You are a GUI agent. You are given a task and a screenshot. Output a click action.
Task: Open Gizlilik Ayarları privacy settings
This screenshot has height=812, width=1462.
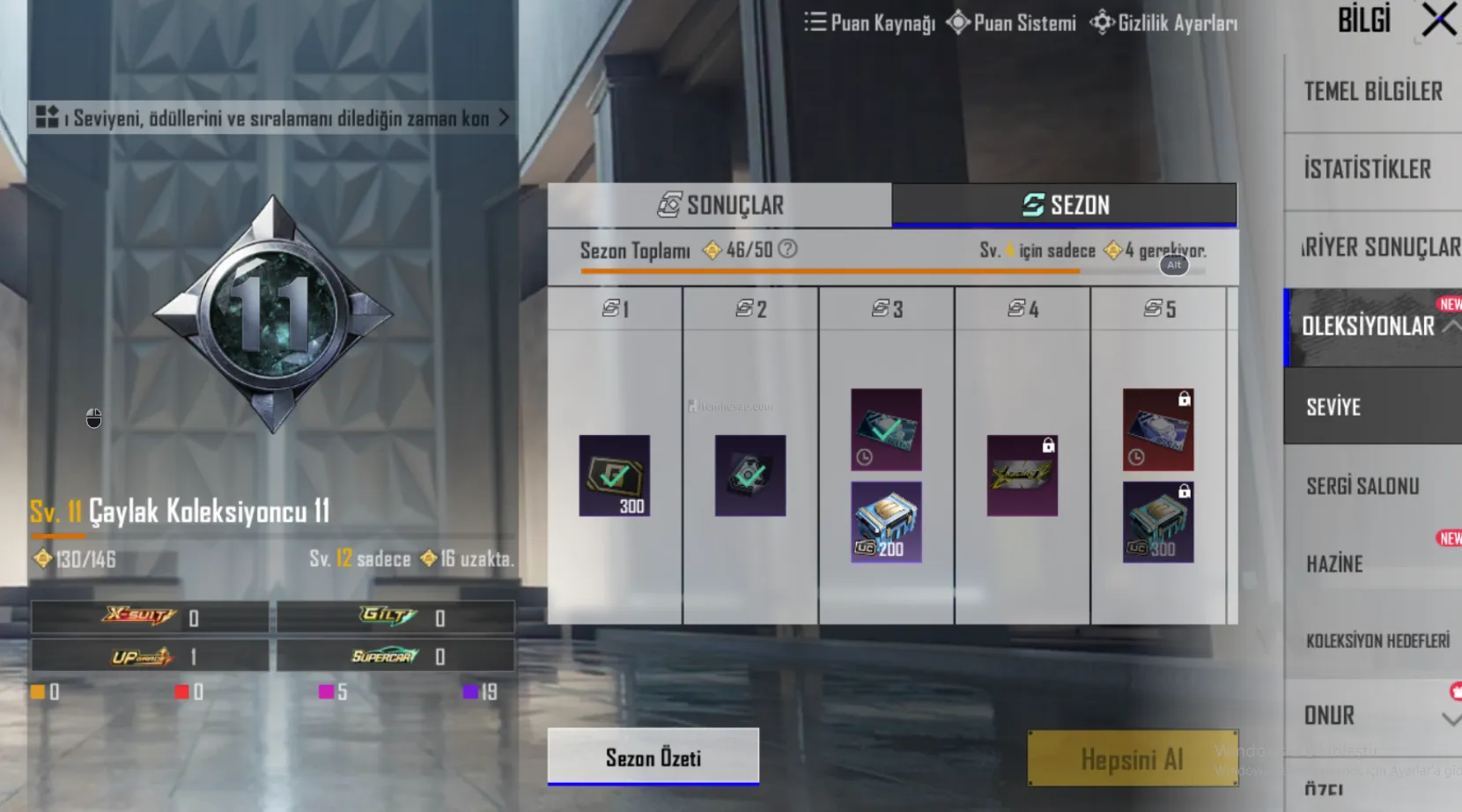pyautogui.click(x=1163, y=23)
